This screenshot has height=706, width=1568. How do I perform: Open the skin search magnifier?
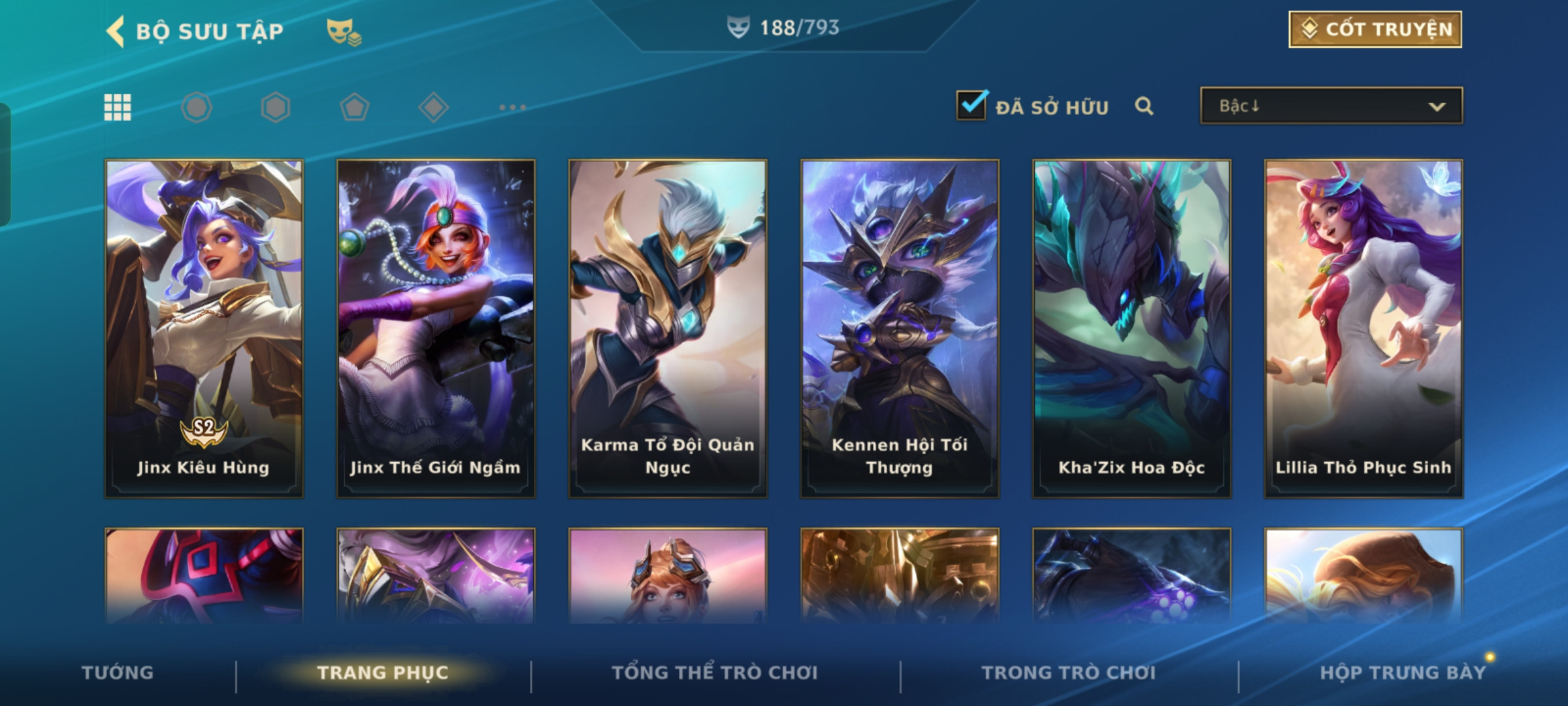pos(1144,106)
